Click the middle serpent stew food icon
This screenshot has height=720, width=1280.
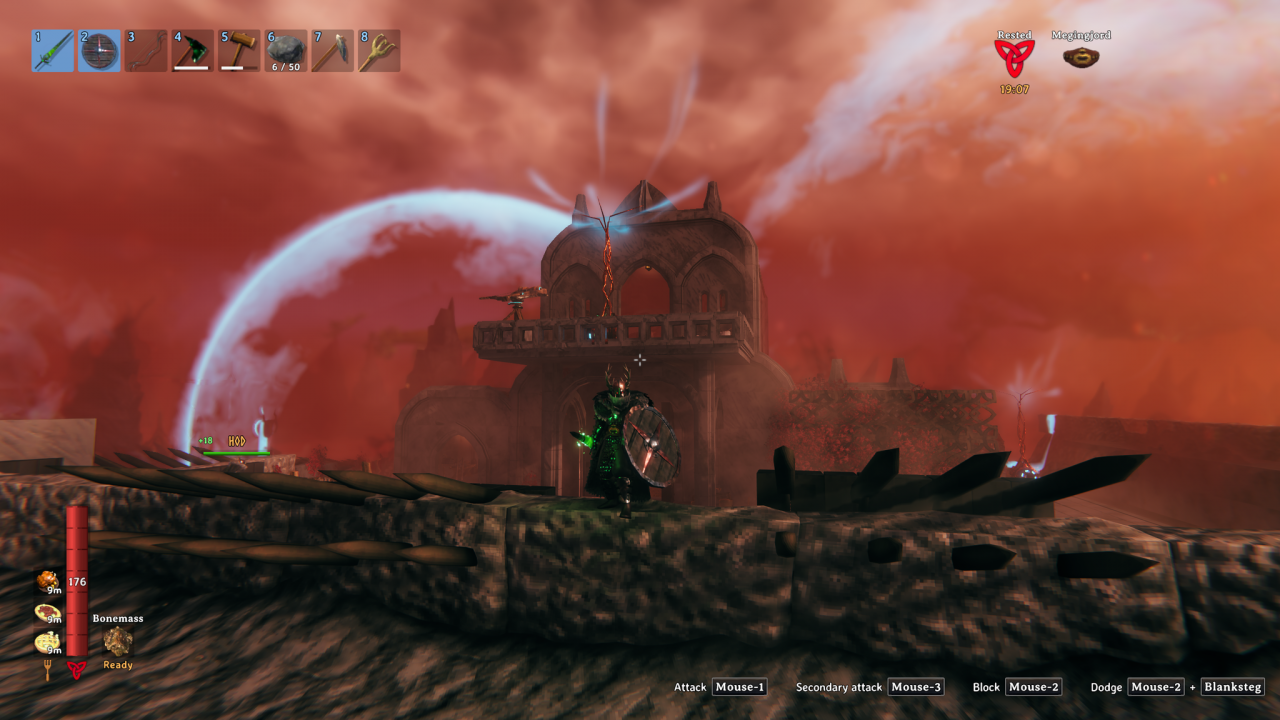[46, 610]
